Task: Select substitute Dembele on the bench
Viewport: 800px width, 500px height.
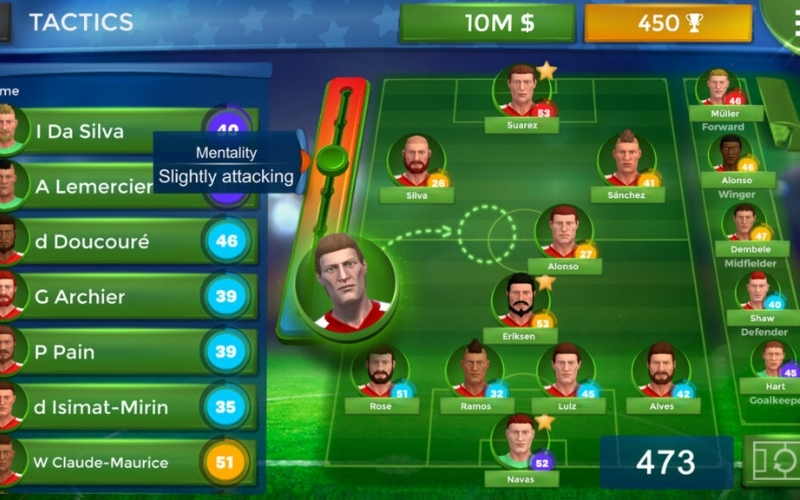Action: [x=744, y=226]
